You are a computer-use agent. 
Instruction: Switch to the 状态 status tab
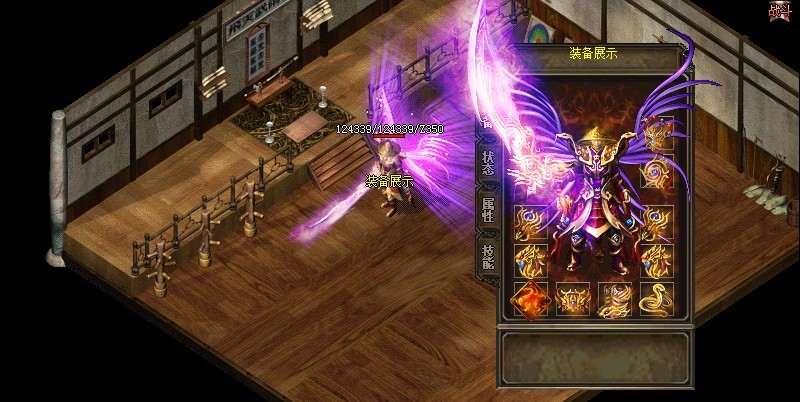(488, 163)
